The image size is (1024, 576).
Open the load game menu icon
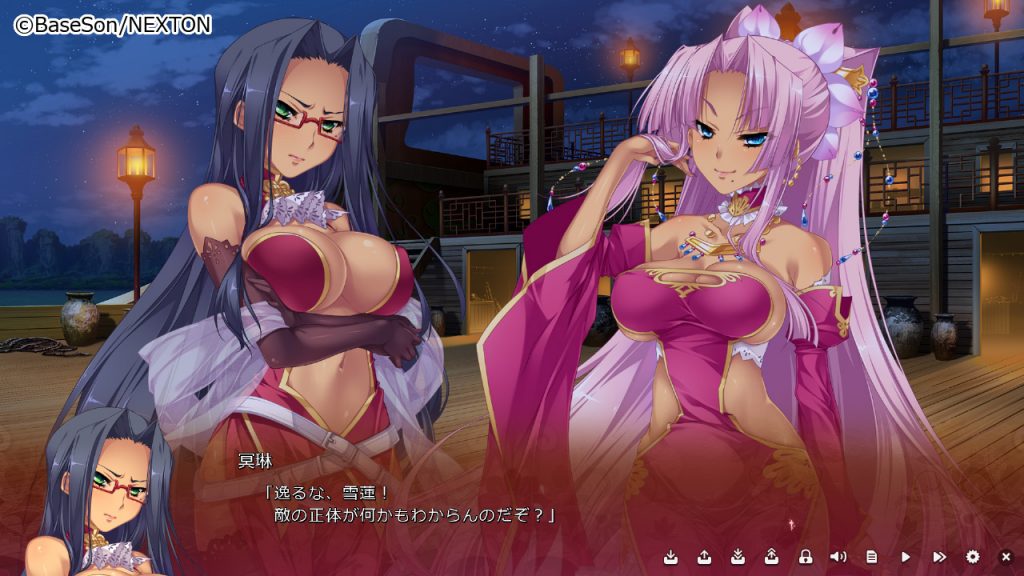tap(704, 557)
